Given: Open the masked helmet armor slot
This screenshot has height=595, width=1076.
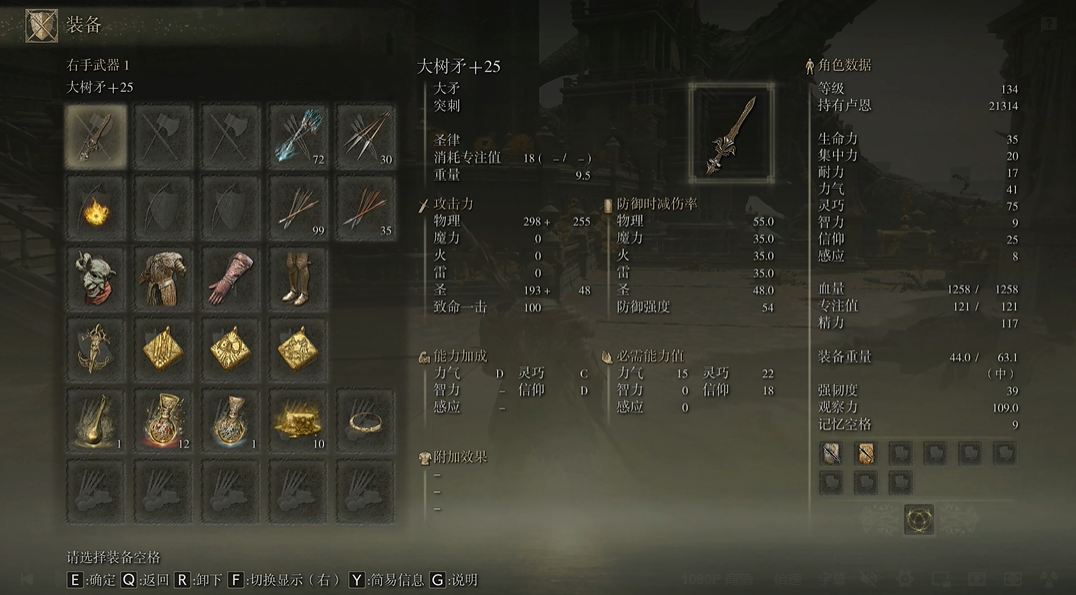Looking at the screenshot, I should coord(96,278).
